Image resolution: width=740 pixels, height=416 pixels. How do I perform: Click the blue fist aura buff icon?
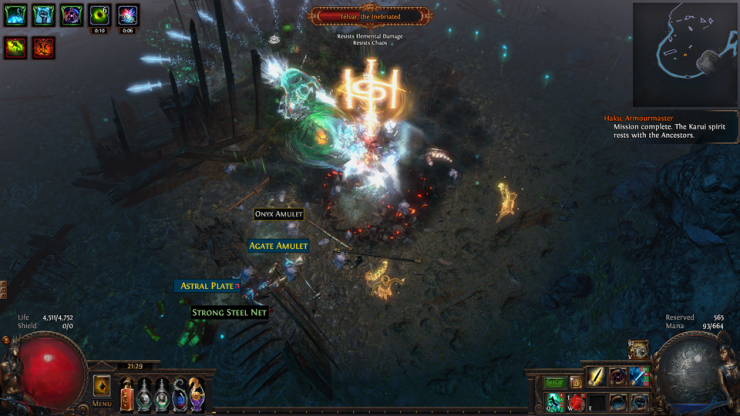[43, 15]
